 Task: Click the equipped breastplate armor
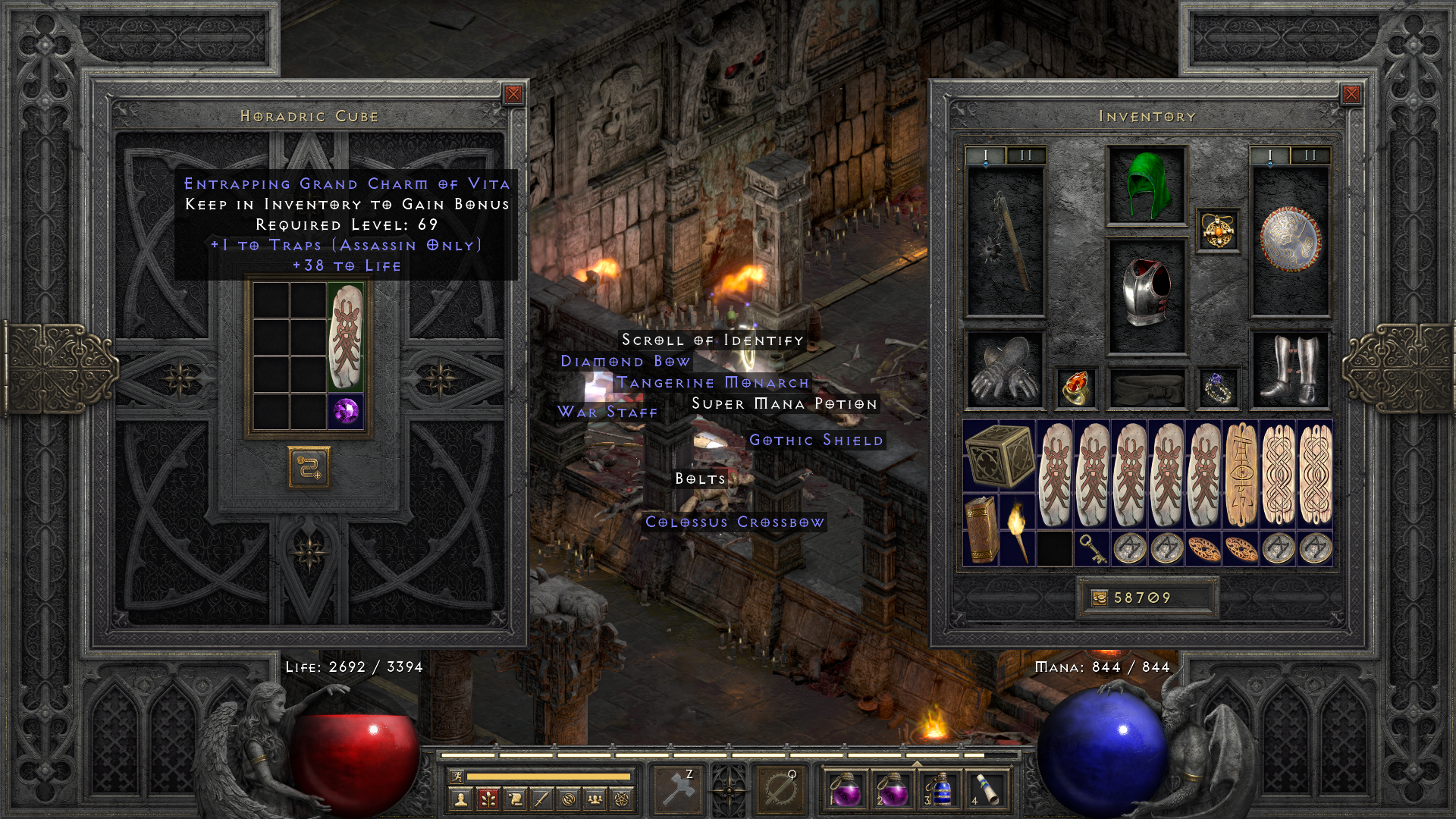[x=1146, y=296]
